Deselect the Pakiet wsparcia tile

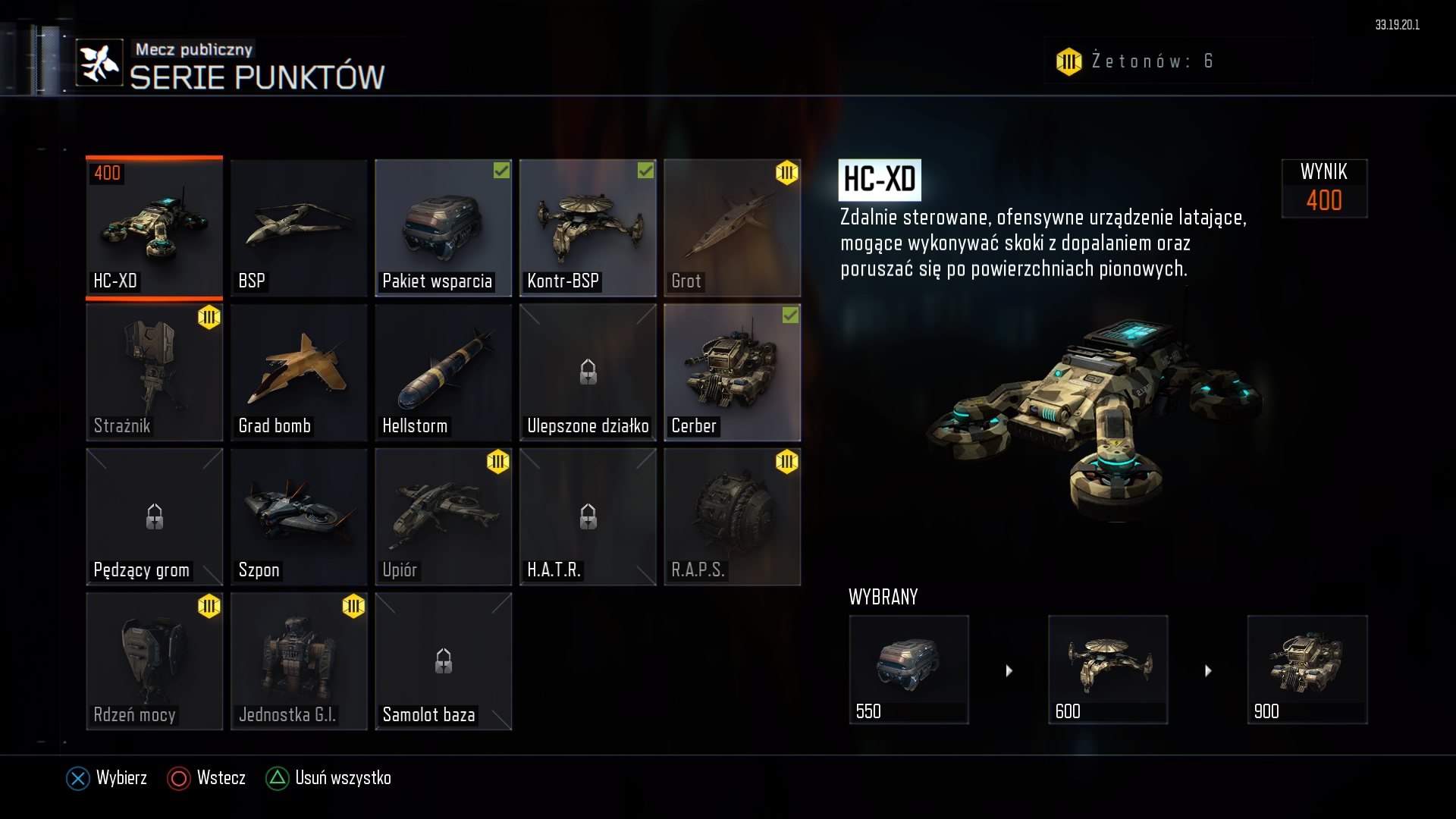[x=443, y=227]
